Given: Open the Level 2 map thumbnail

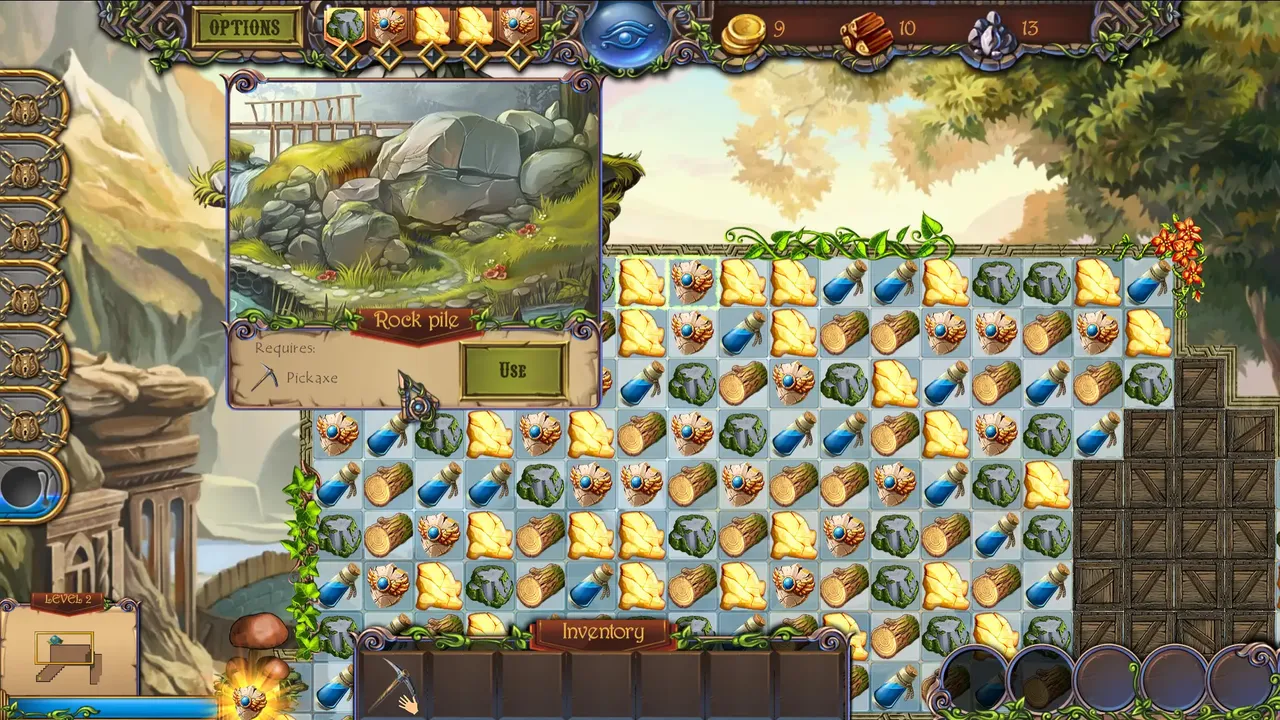Looking at the screenshot, I should 68,652.
